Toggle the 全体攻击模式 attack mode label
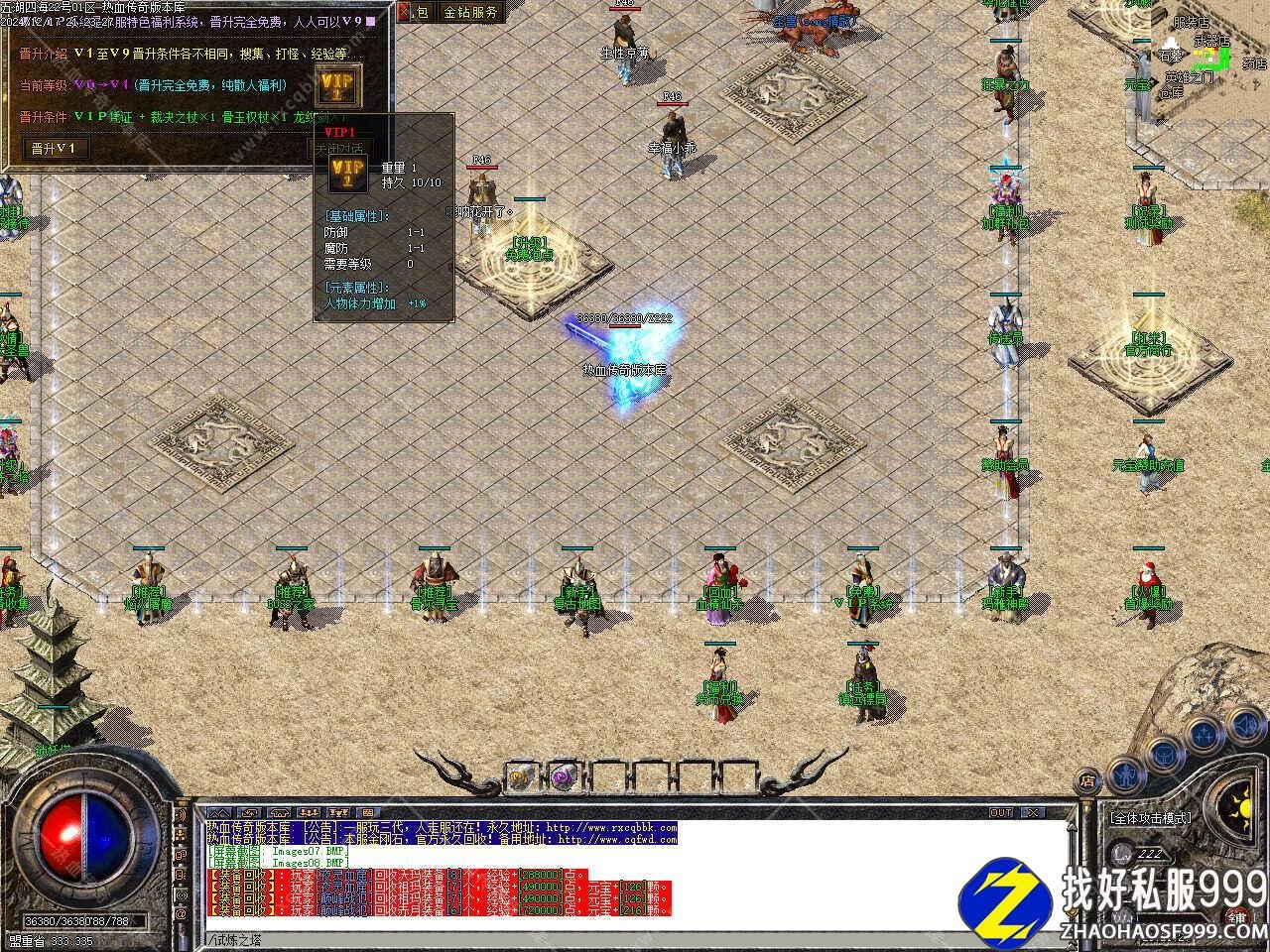Image resolution: width=1270 pixels, height=952 pixels. (1151, 818)
